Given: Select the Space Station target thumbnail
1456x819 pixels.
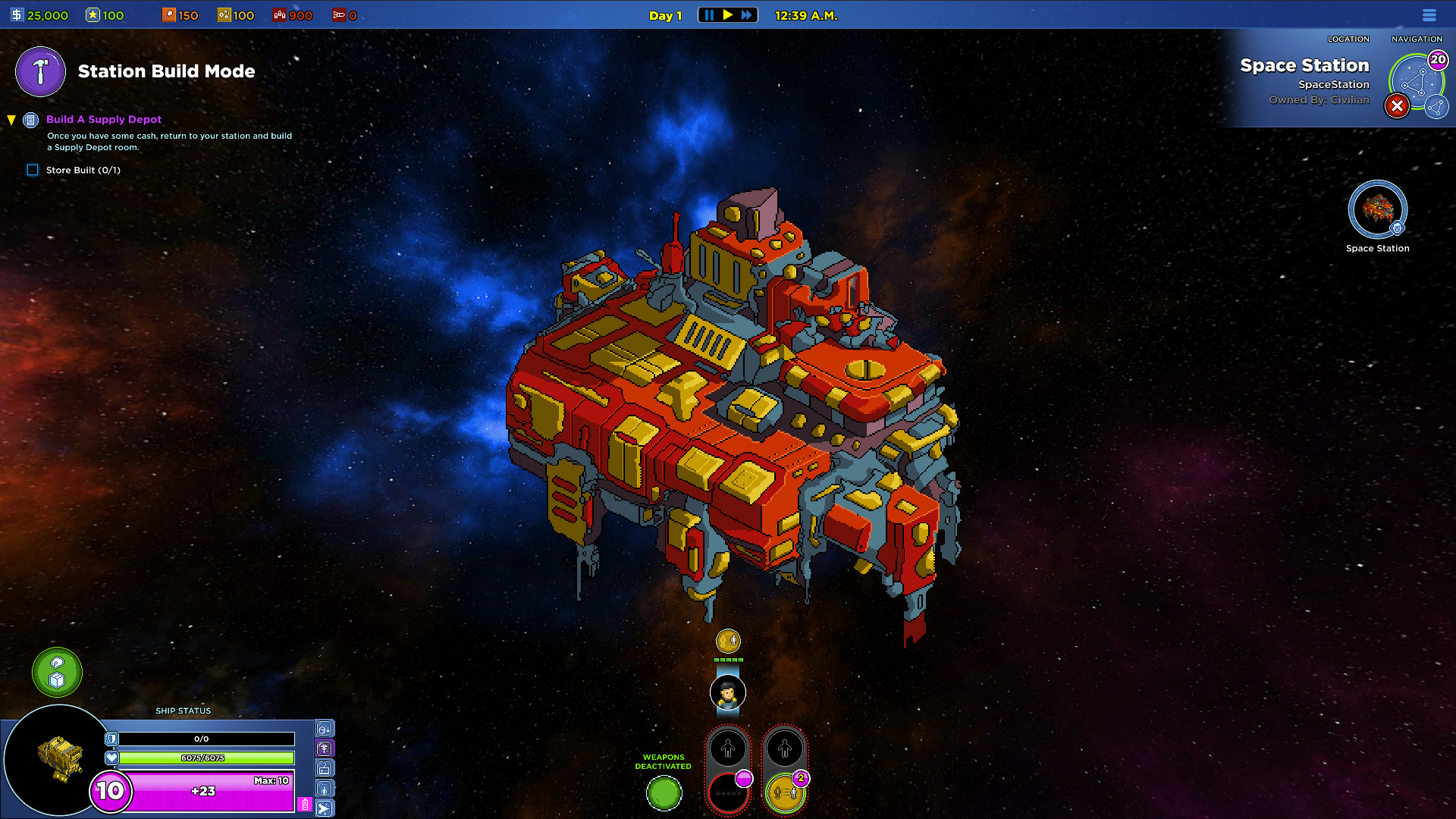Looking at the screenshot, I should tap(1377, 210).
